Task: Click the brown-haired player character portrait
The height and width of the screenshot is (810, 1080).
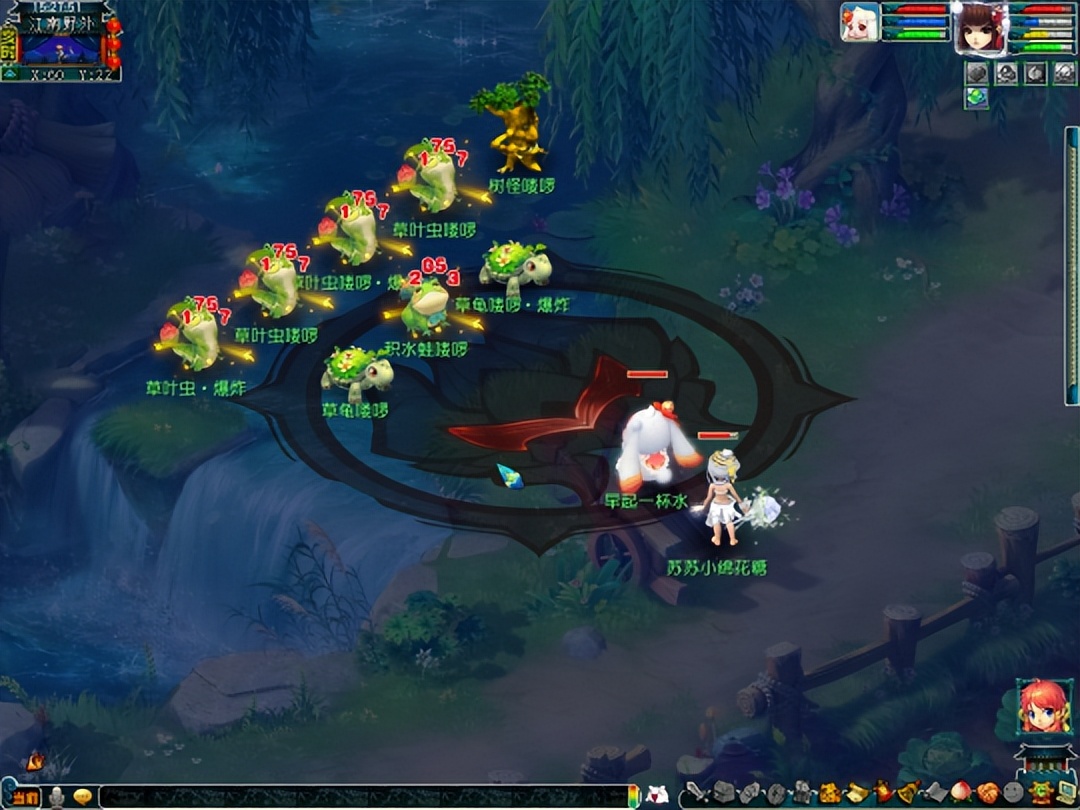Action: [x=979, y=28]
